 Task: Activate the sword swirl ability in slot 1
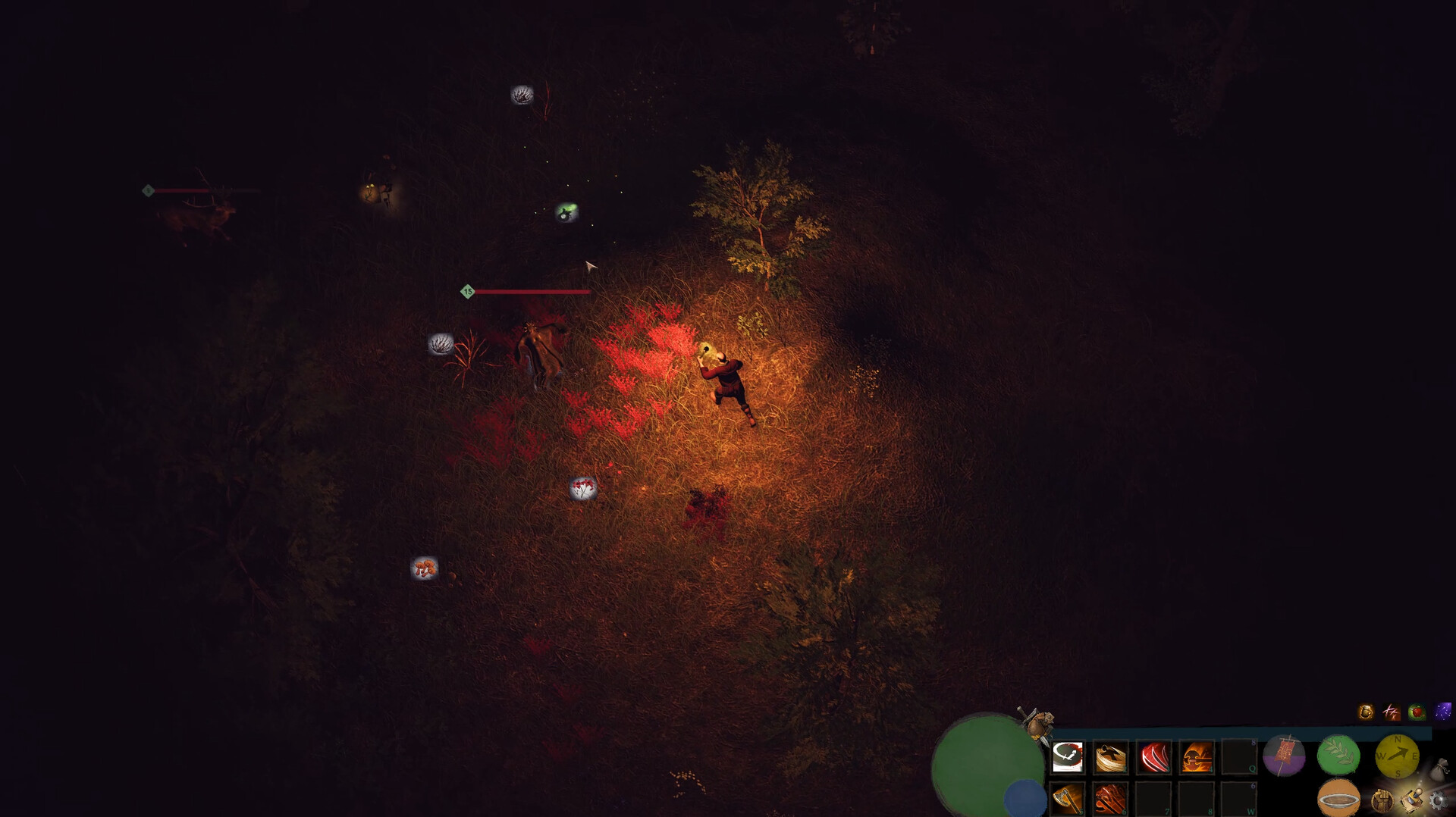coord(1067,756)
